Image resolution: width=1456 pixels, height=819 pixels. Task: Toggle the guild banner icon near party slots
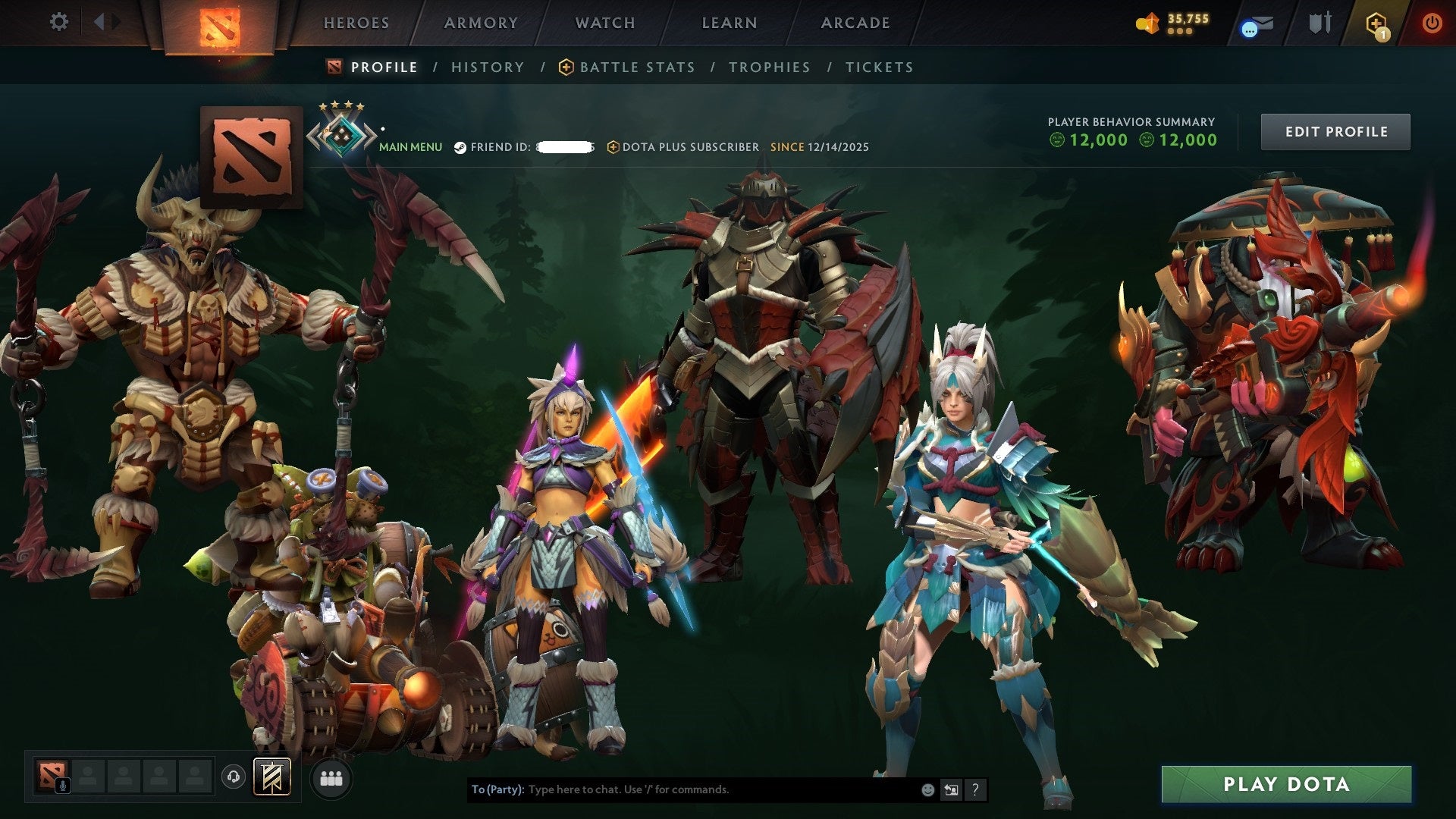pyautogui.click(x=271, y=777)
